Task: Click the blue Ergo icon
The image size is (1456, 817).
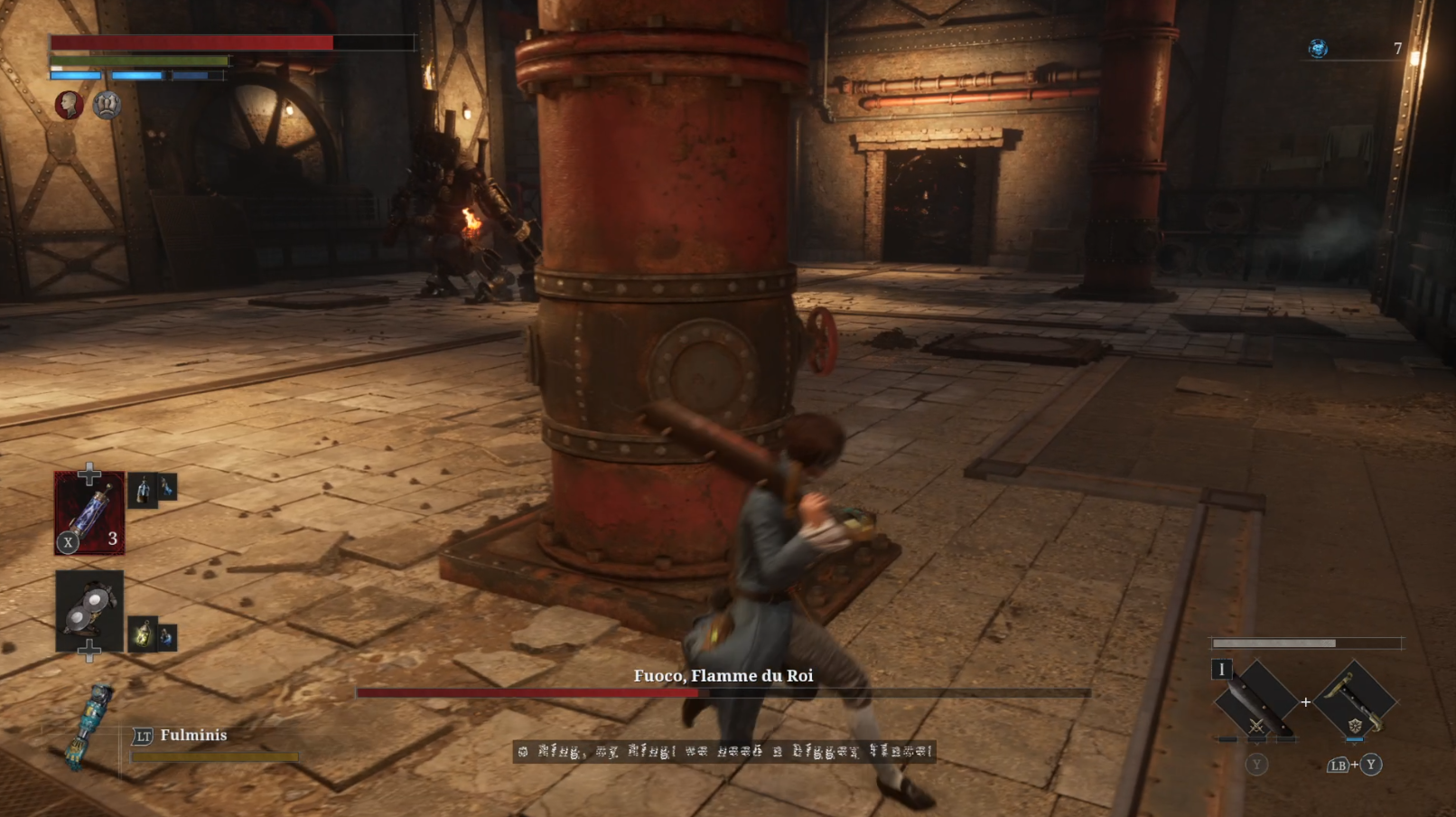Action: [1318, 49]
